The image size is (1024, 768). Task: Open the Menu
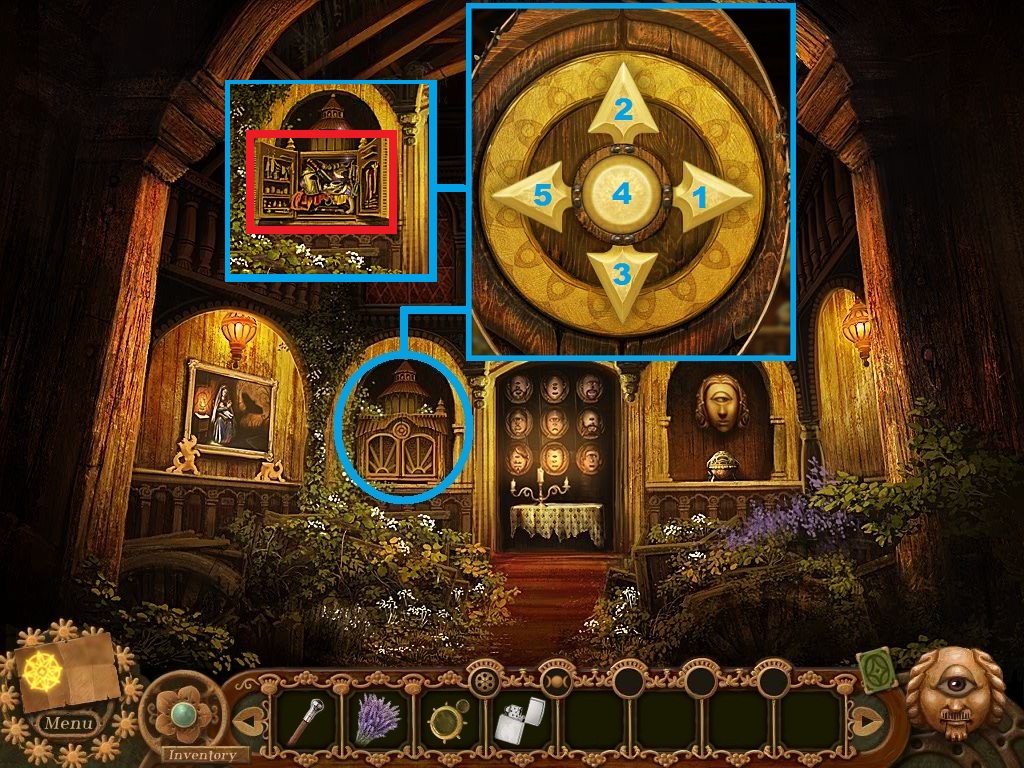pyautogui.click(x=69, y=722)
